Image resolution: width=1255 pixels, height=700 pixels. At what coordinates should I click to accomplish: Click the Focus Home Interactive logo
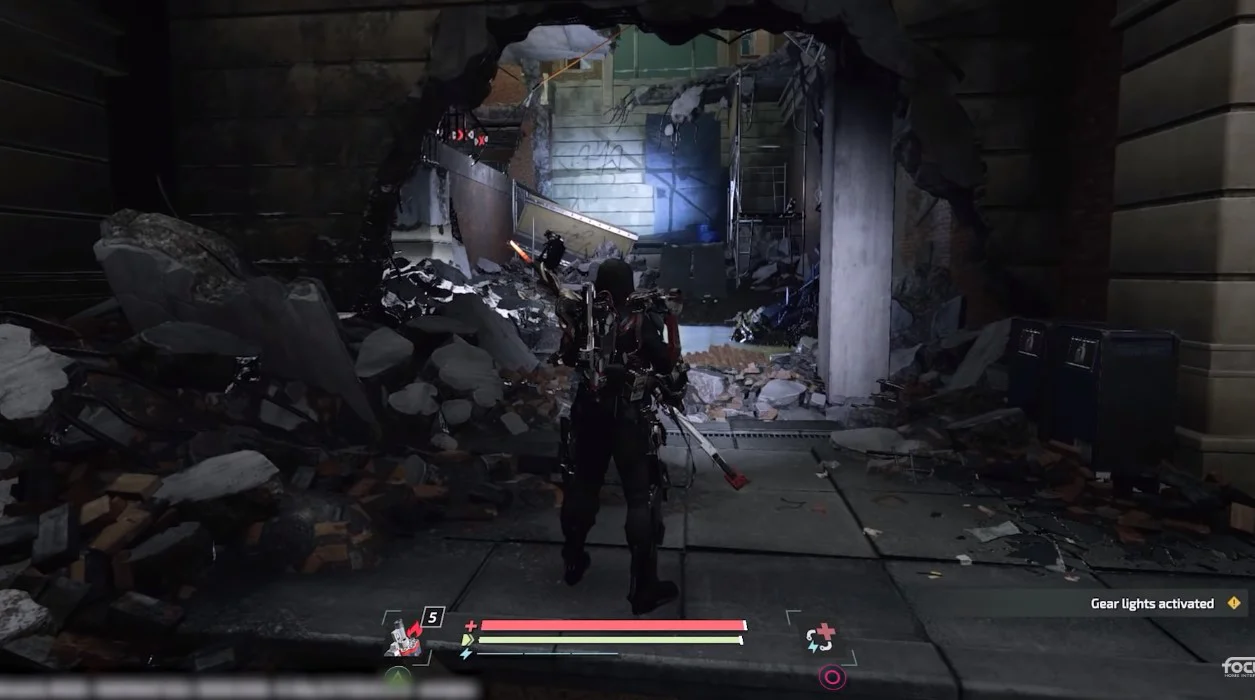pos(1238,667)
